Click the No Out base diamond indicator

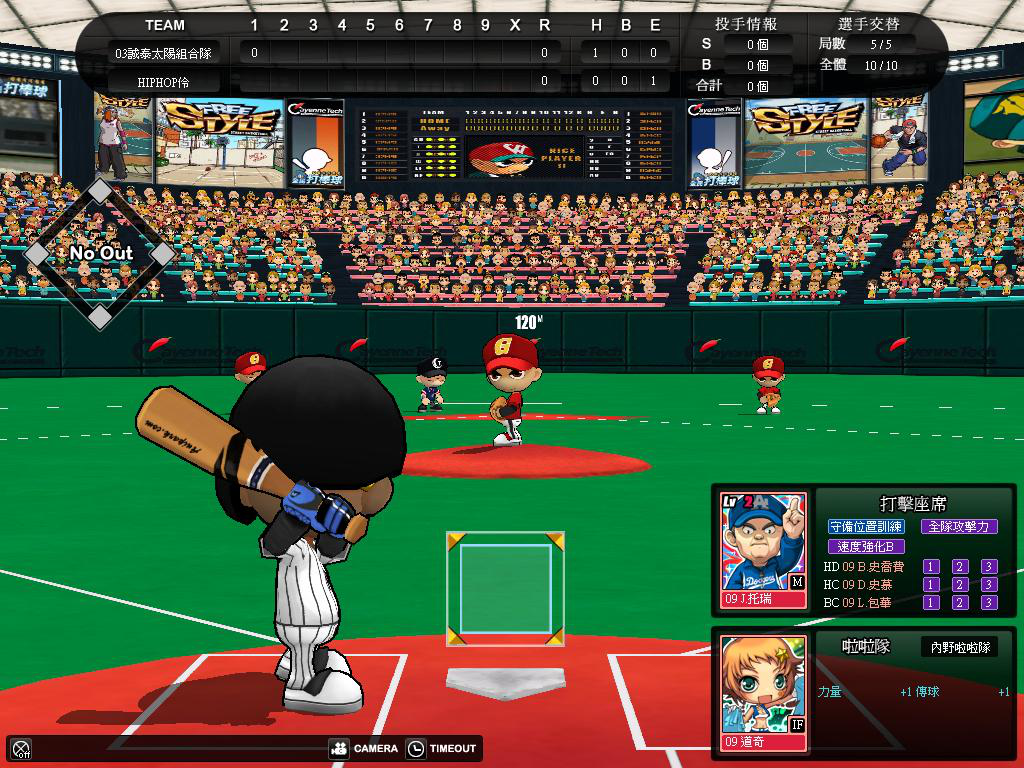[x=100, y=254]
